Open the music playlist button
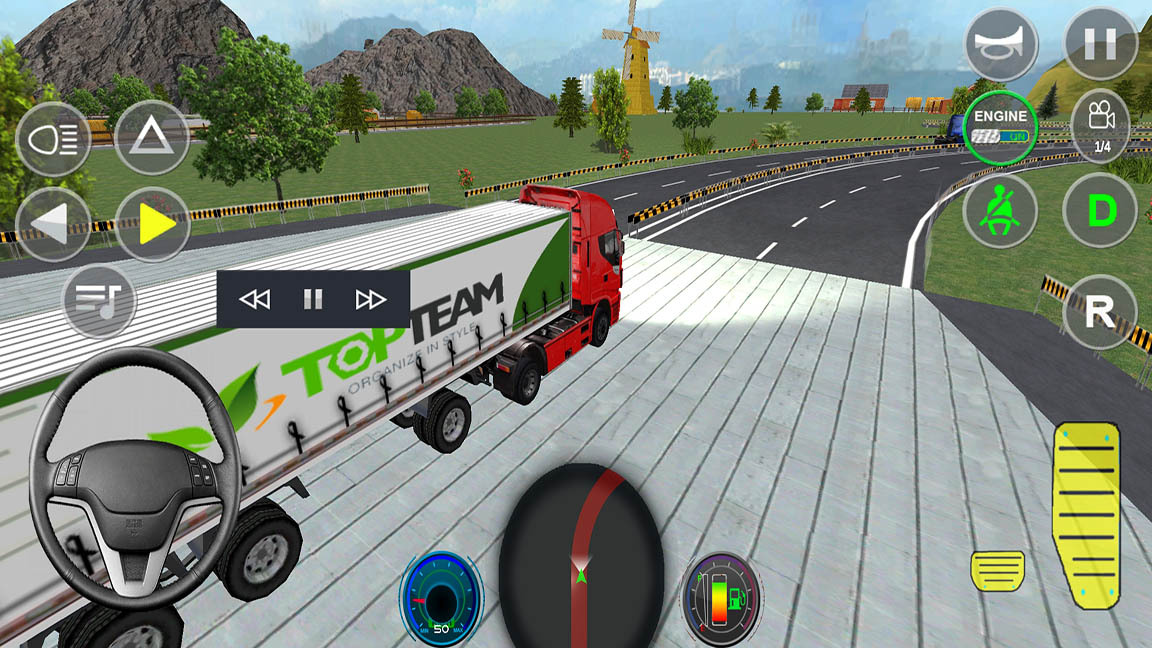 coord(99,299)
